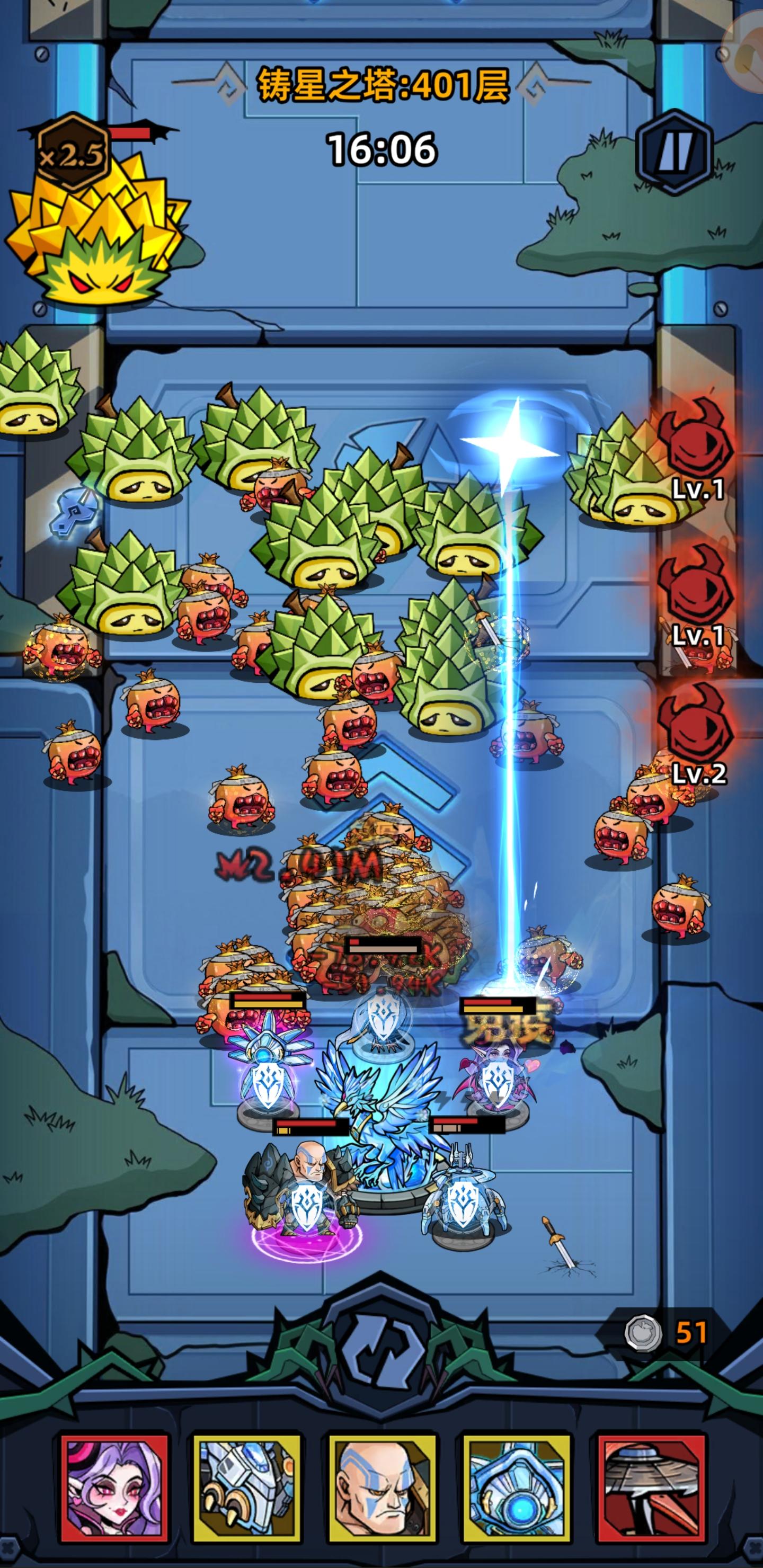
Task: Tap the boss health bar at top left
Action: [131, 133]
